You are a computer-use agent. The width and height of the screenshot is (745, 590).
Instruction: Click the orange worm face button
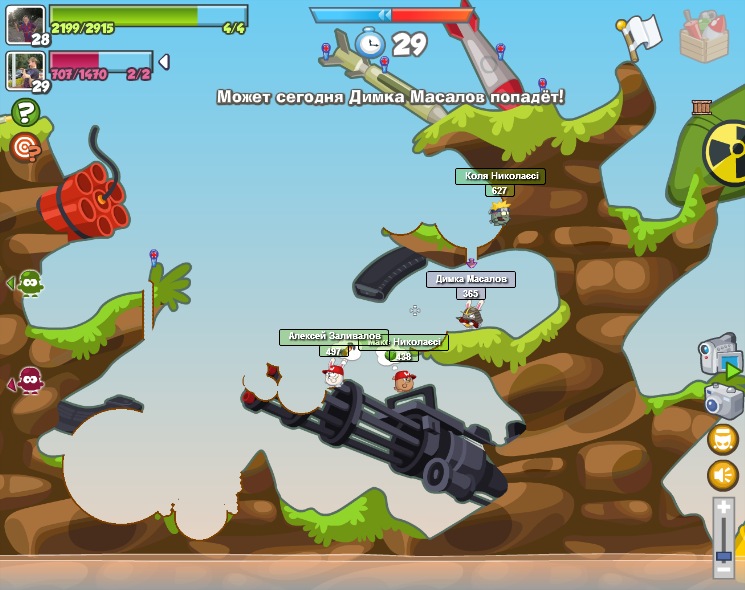tap(722, 439)
